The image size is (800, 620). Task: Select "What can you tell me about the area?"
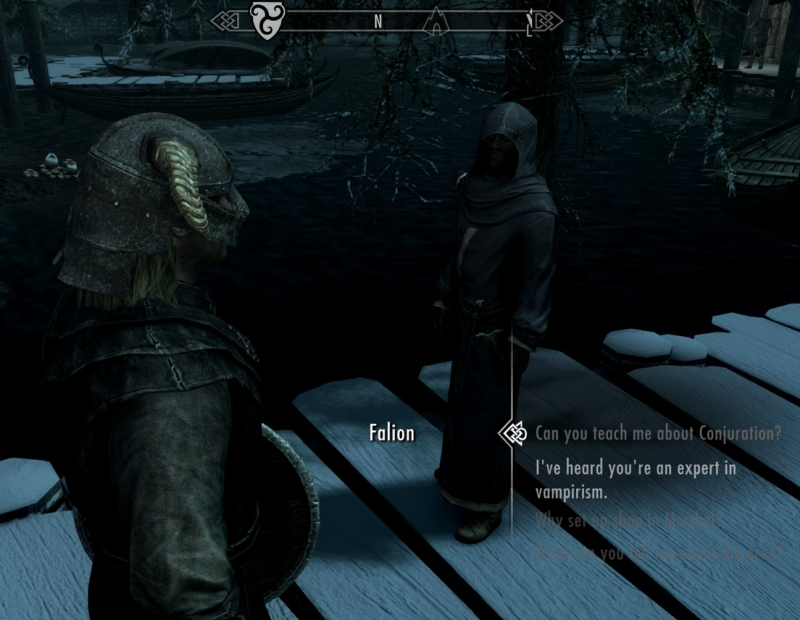(655, 551)
